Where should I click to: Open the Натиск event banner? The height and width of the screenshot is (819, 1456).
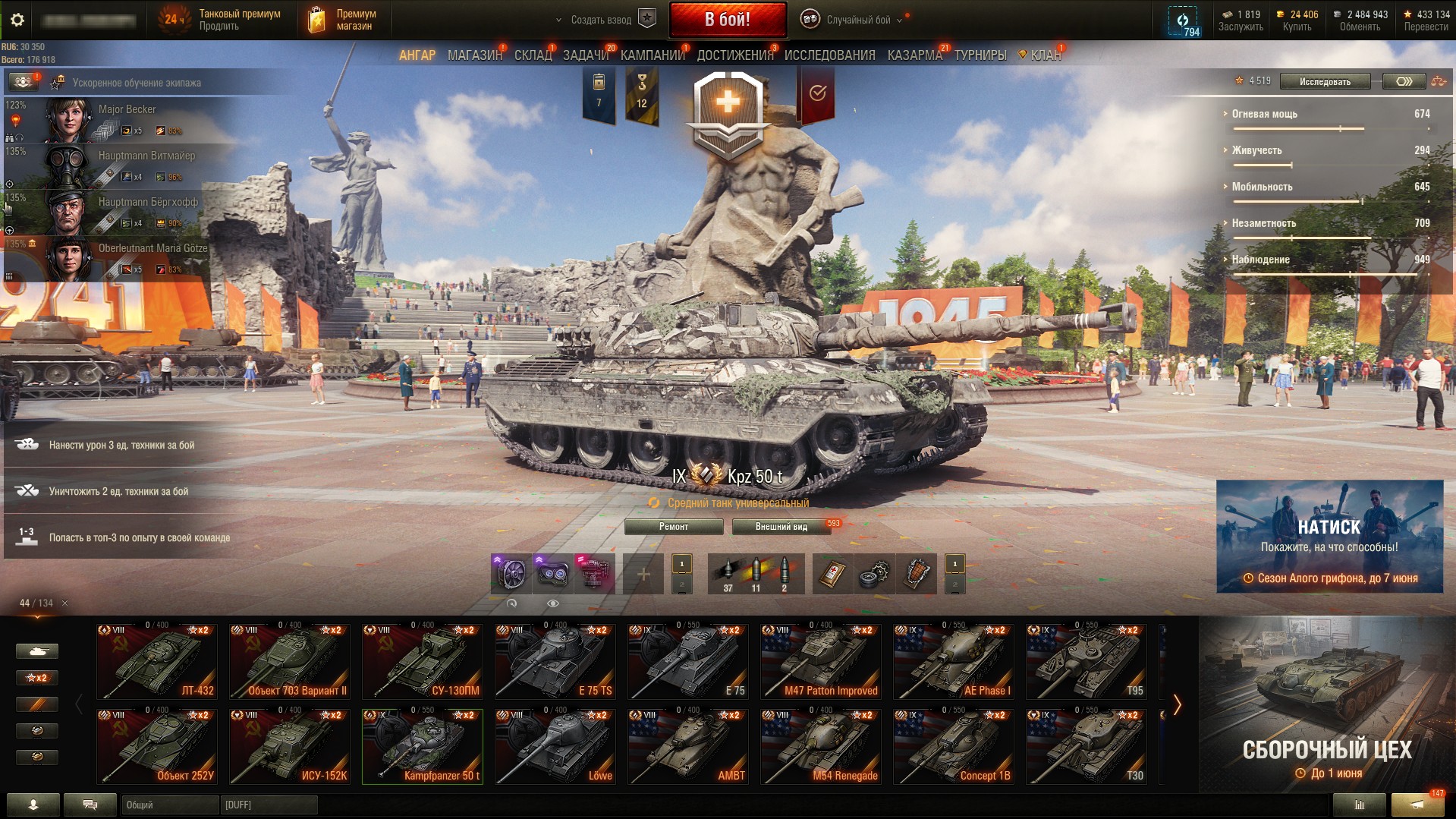pyautogui.click(x=1329, y=536)
